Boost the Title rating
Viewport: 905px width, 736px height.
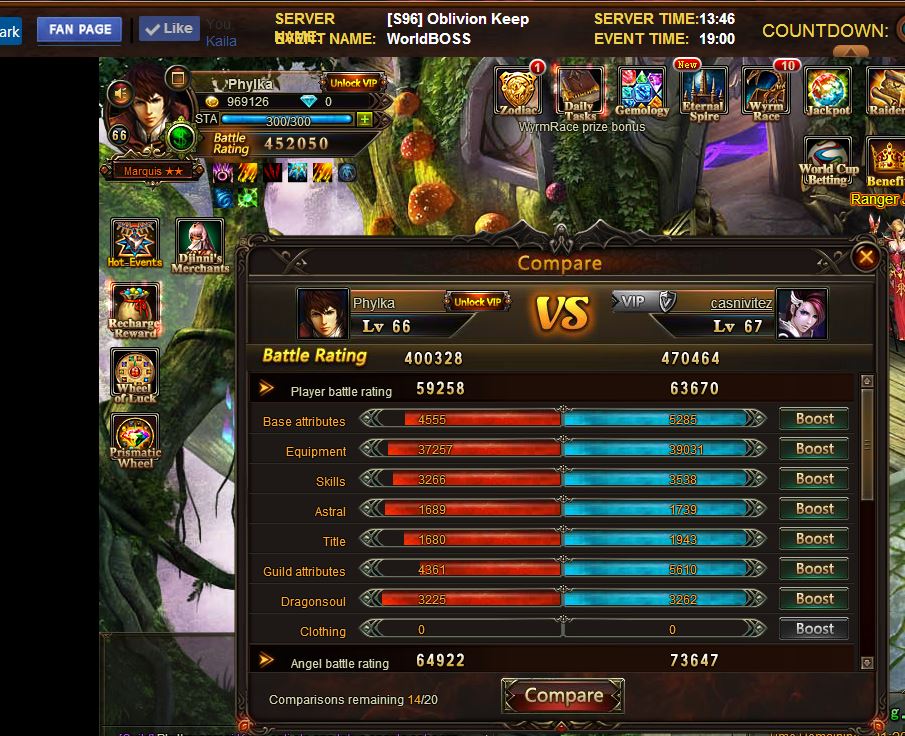point(814,540)
